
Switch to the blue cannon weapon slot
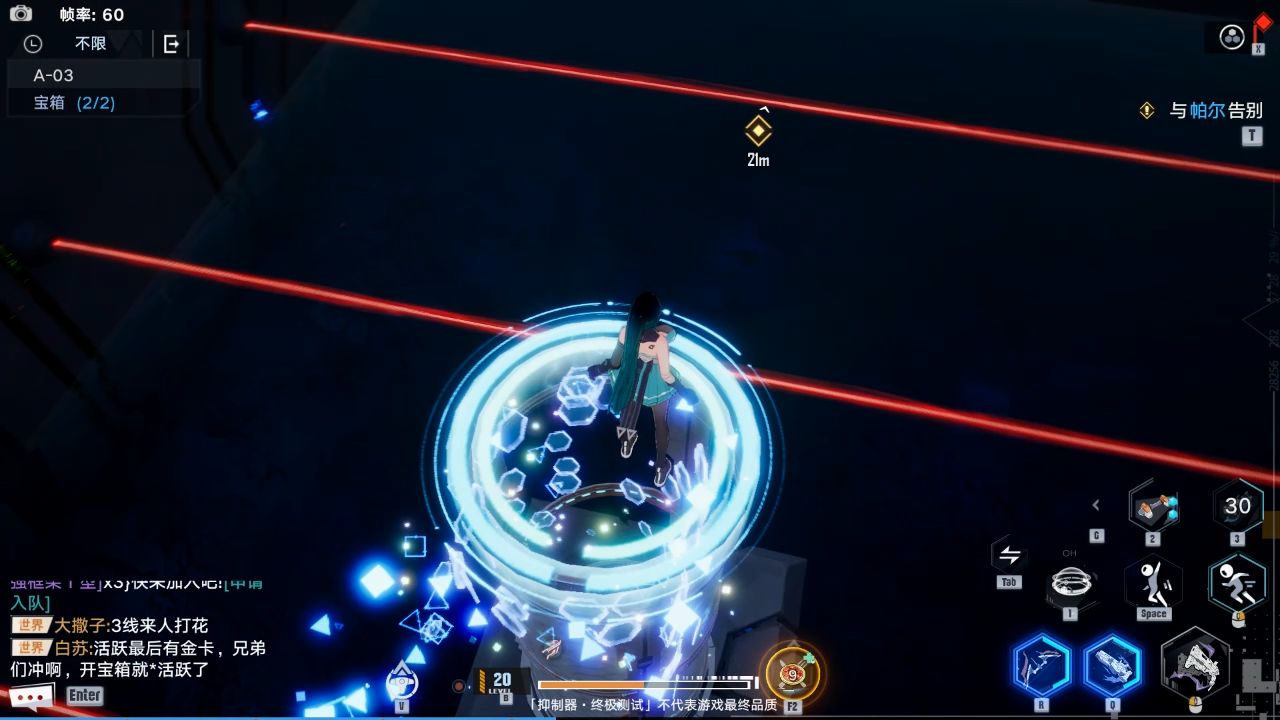(x=1112, y=666)
